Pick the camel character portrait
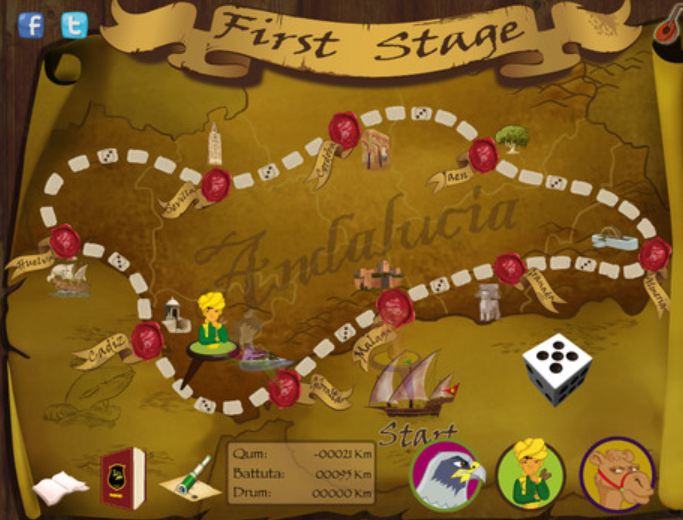683x520 pixels. point(616,474)
